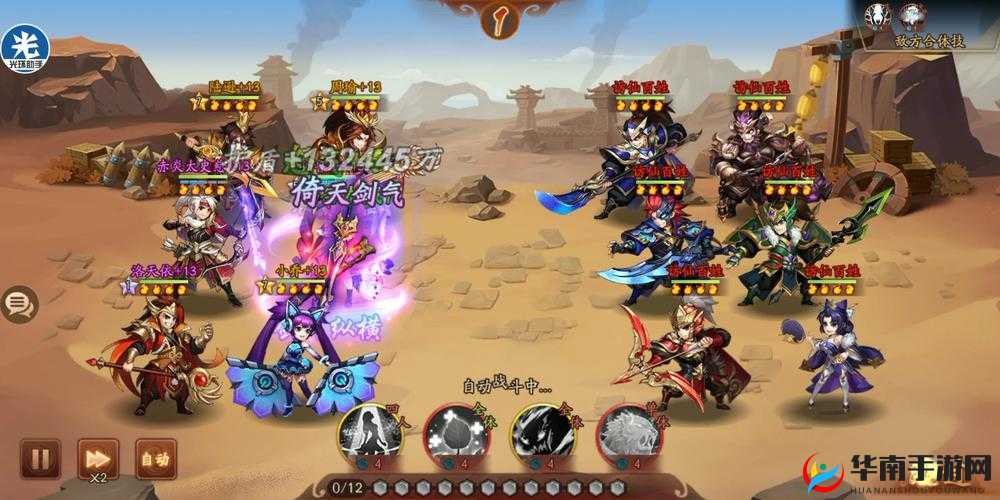This screenshot has width=1000, height=500.
Task: Toggle the 自动 auto-battle button
Action: pyautogui.click(x=155, y=459)
